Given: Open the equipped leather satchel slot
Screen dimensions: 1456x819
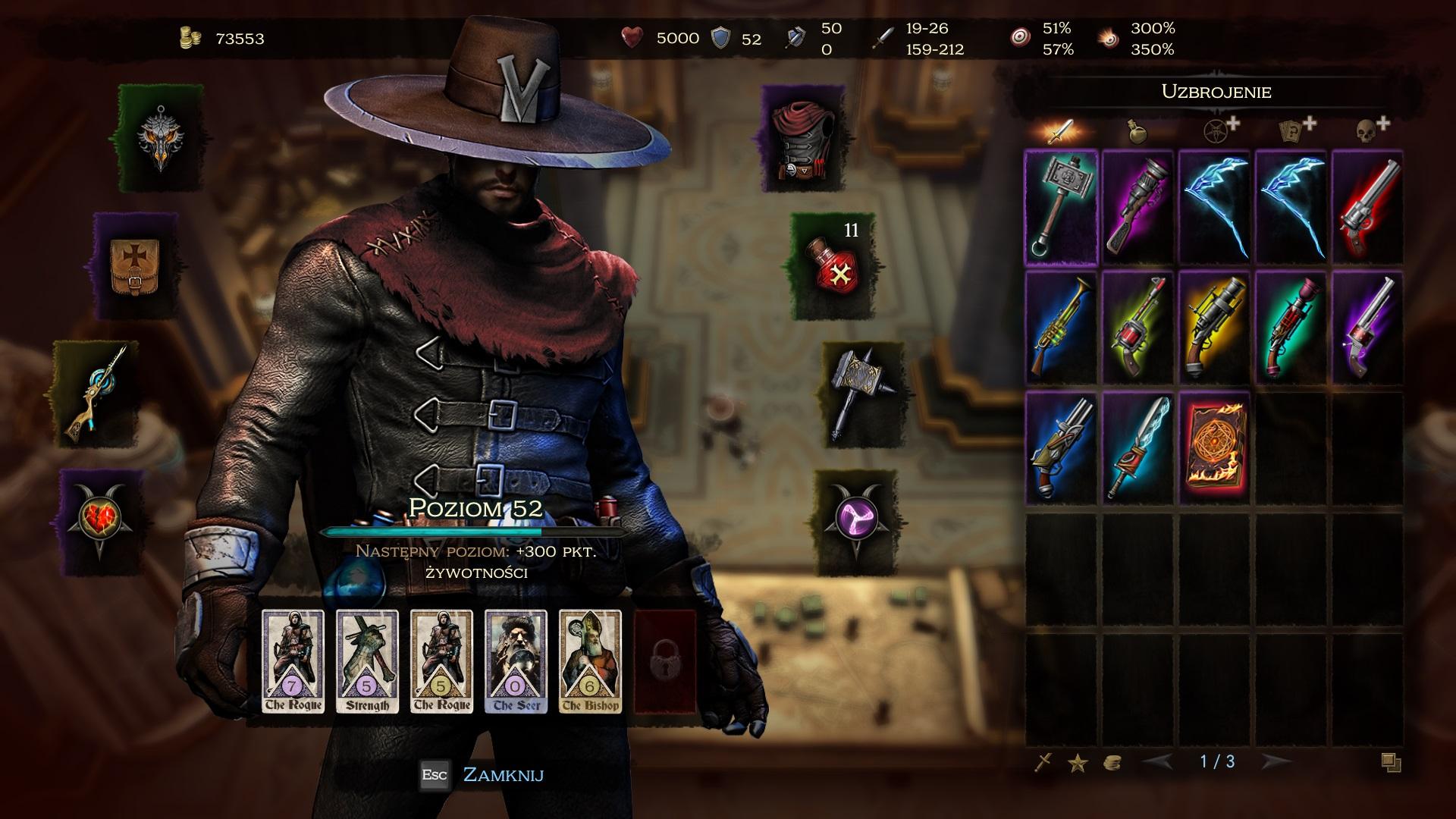Looking at the screenshot, I should (135, 265).
